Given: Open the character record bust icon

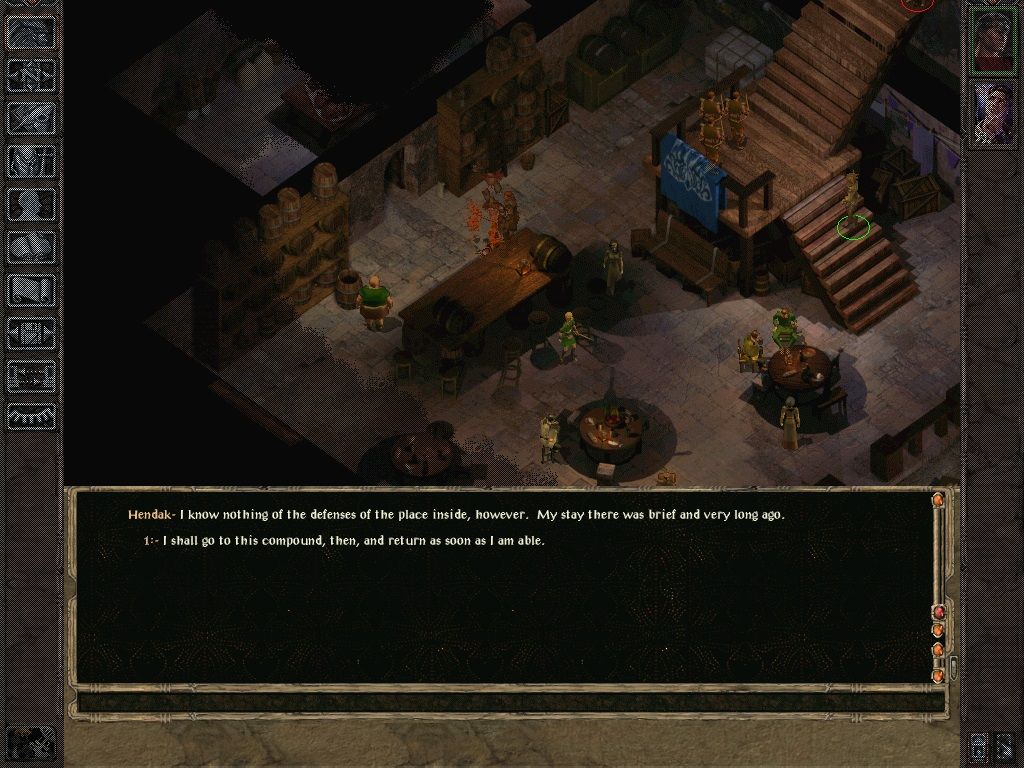Looking at the screenshot, I should pos(32,204).
